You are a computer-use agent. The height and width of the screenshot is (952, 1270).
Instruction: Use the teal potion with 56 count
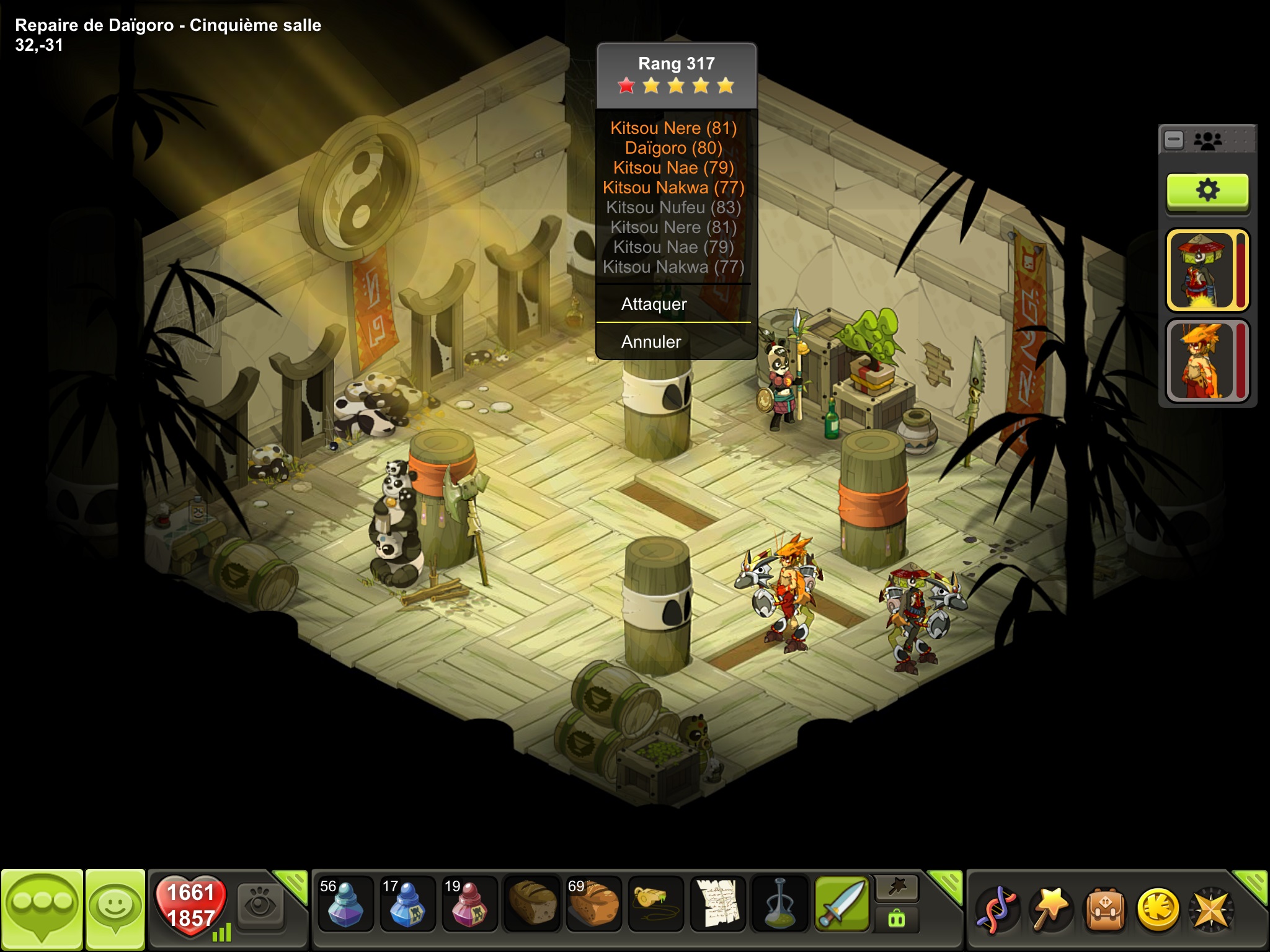pos(345,904)
